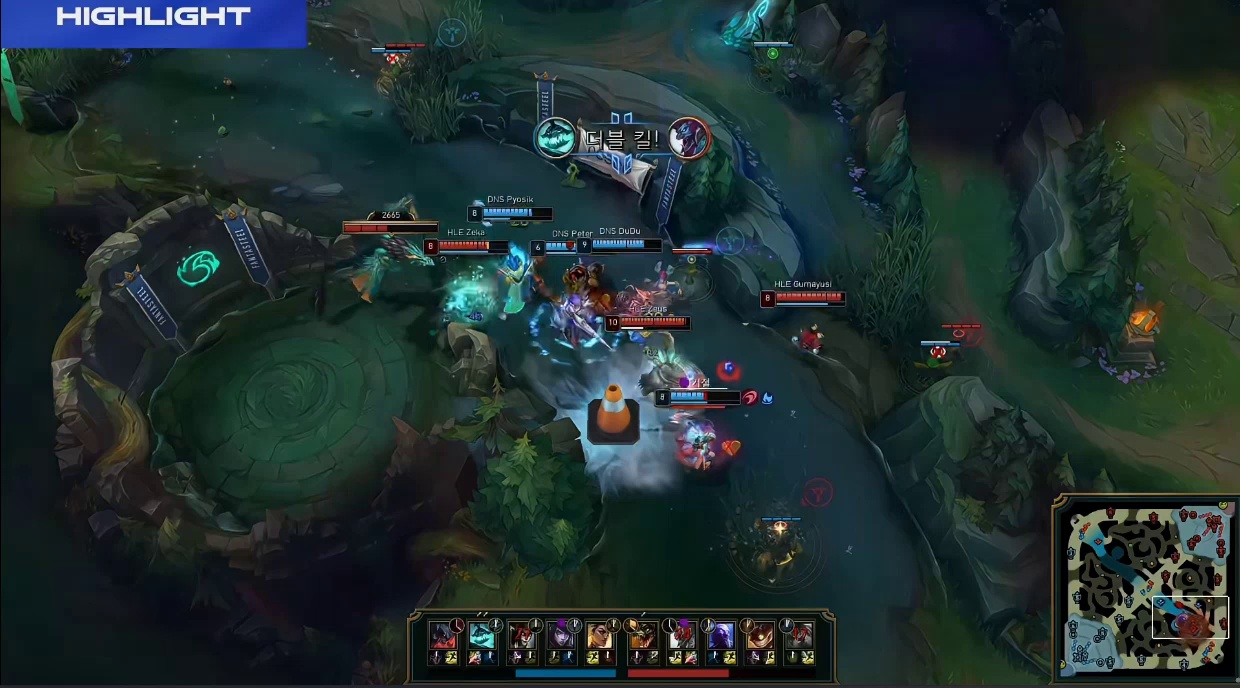
Task: Select the purple dark-haired woman champion portrait
Action: (x=560, y=635)
